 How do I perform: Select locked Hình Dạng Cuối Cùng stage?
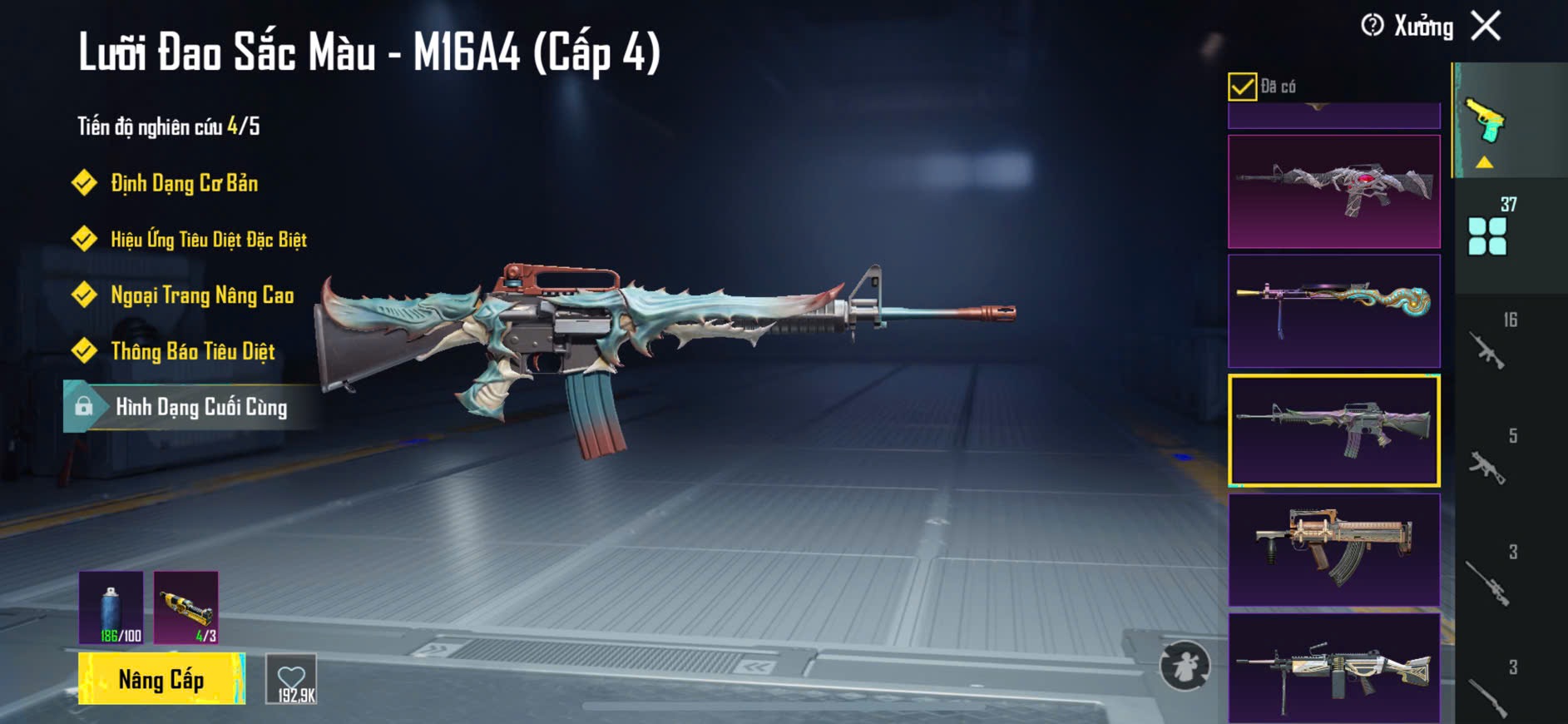tap(200, 407)
